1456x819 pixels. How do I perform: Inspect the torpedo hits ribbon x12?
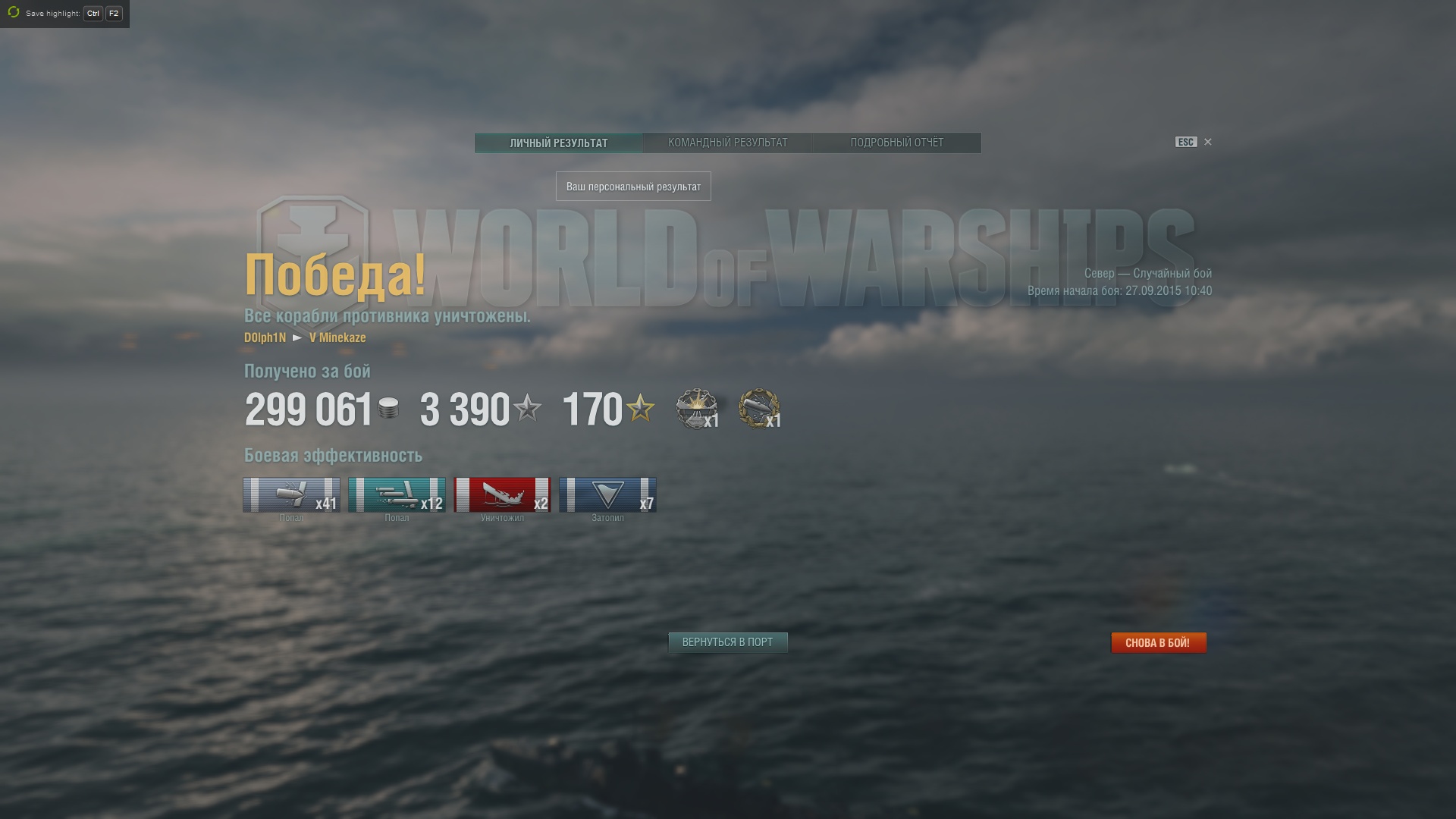point(397,494)
